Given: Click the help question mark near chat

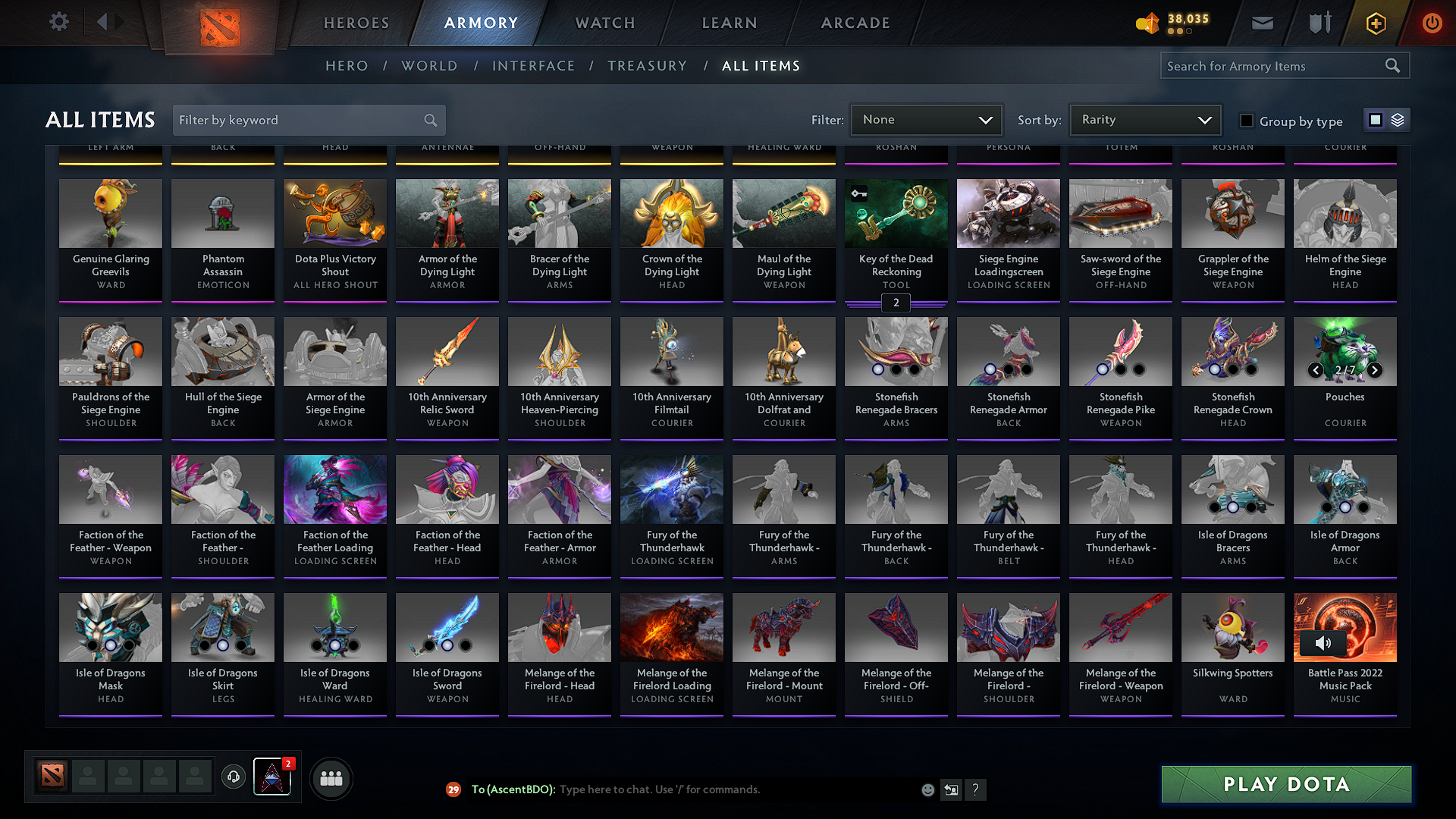Looking at the screenshot, I should 976,789.
